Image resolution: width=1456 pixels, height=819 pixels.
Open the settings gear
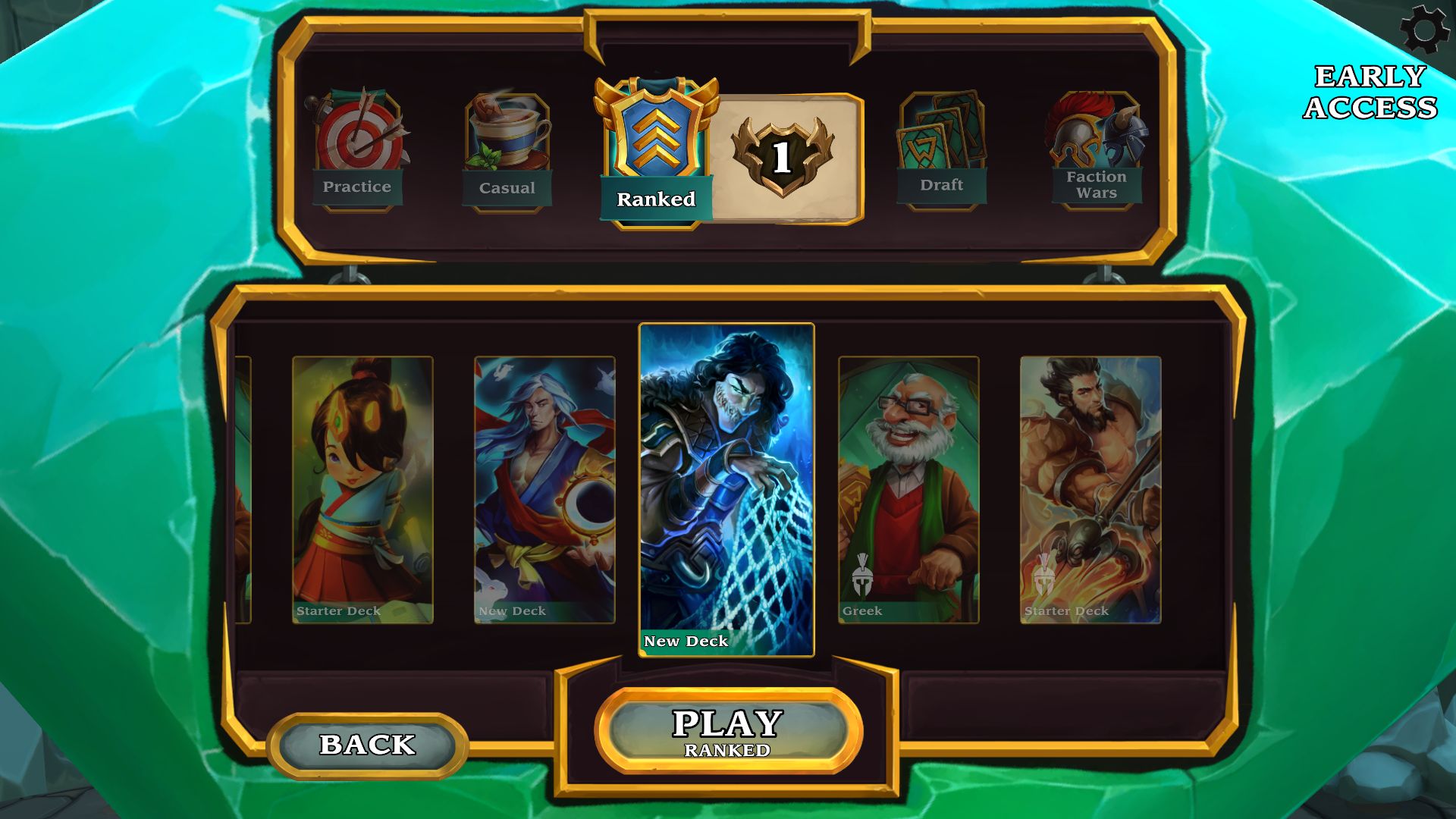[x=1424, y=30]
